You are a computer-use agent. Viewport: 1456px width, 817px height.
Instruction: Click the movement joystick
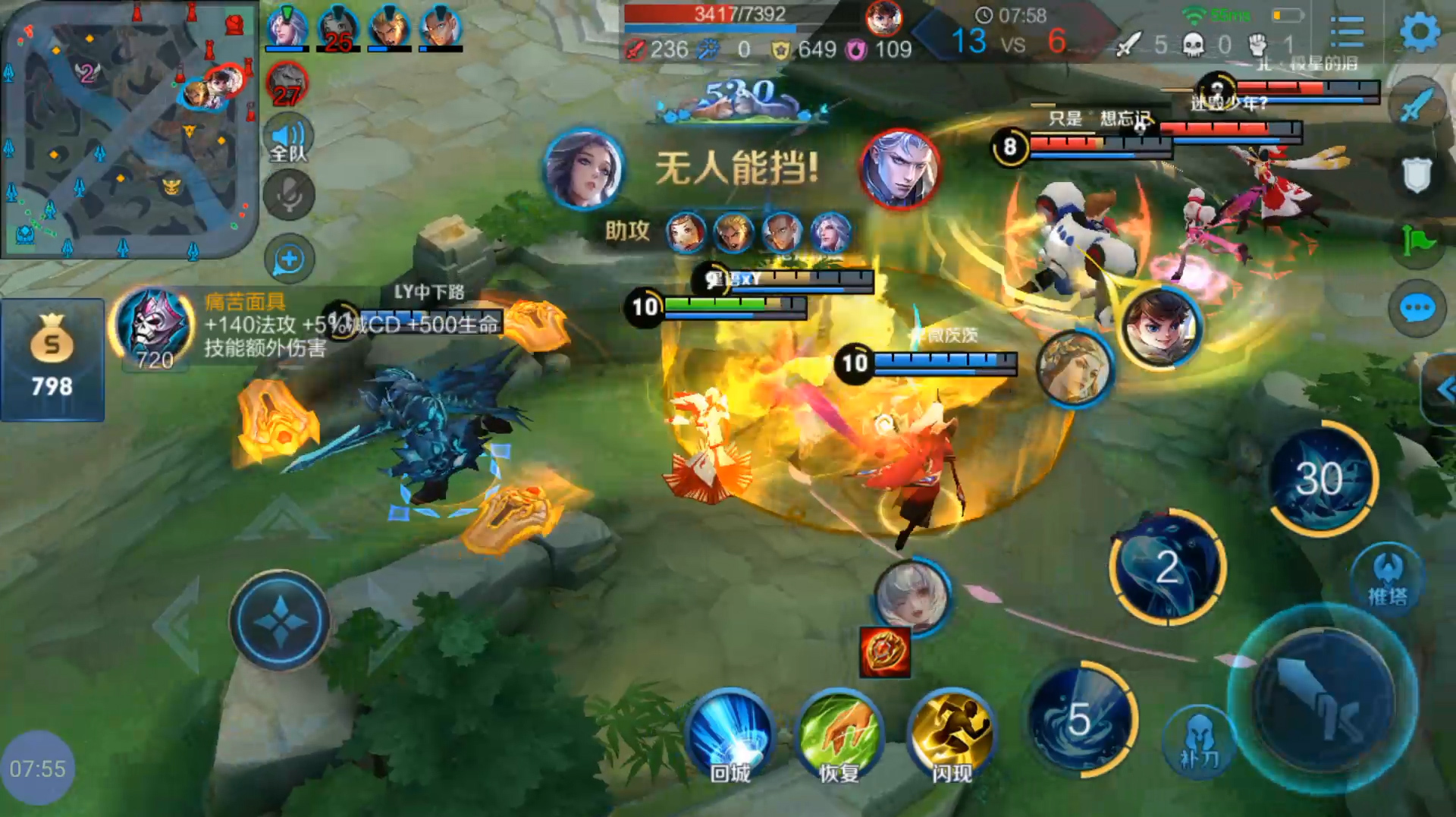pyautogui.click(x=280, y=621)
